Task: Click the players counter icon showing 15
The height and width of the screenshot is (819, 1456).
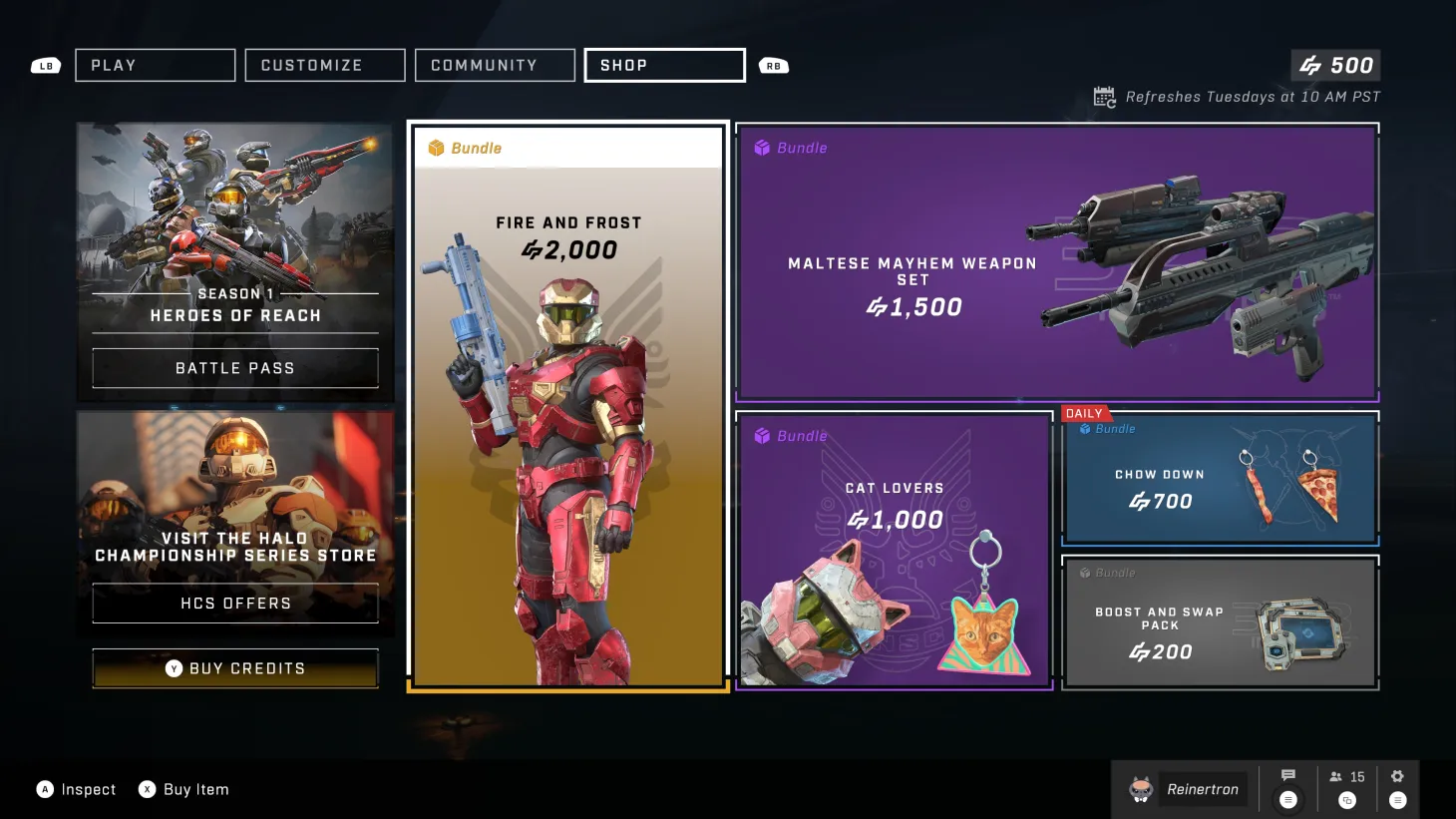Action: (x=1336, y=775)
